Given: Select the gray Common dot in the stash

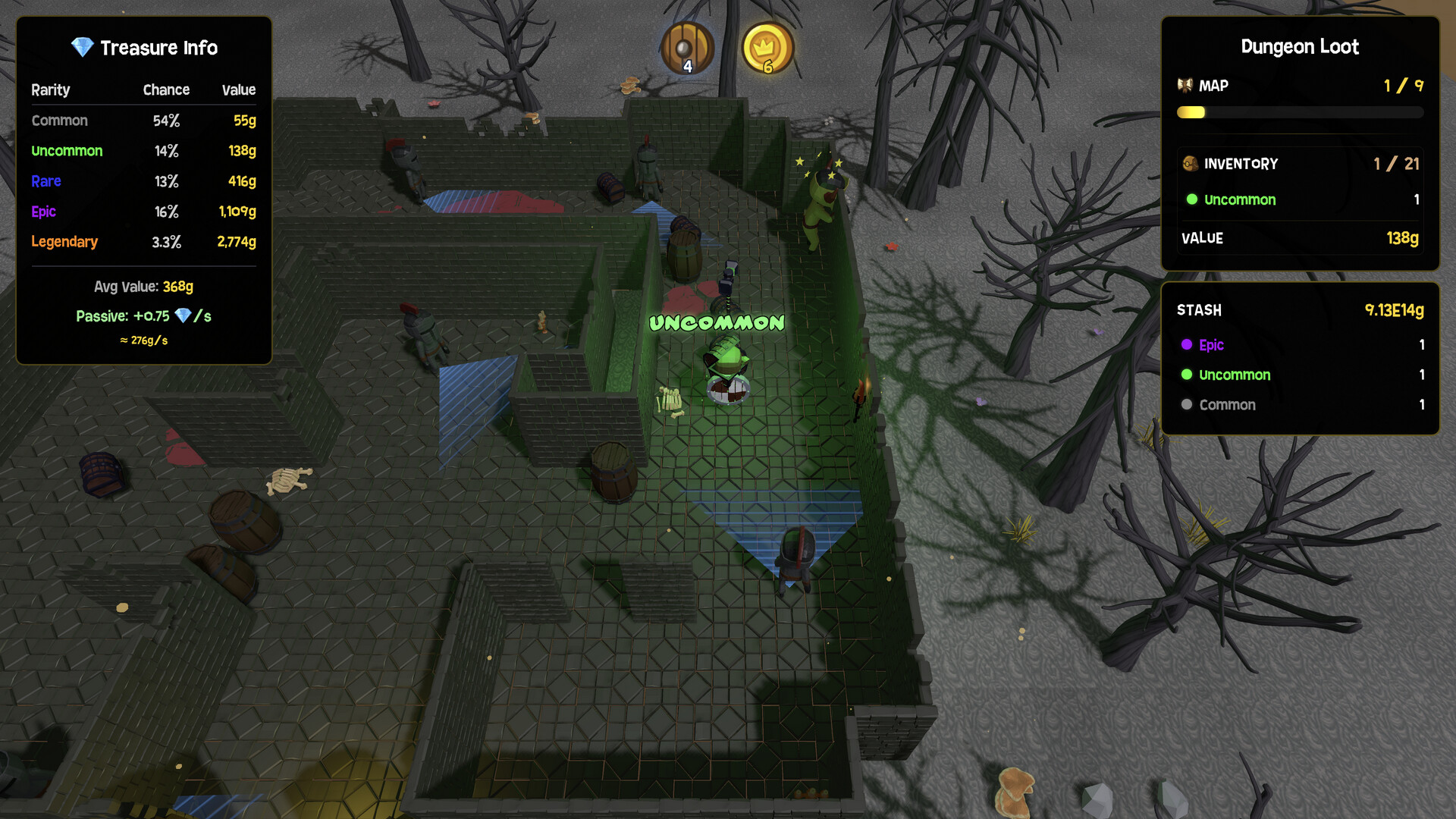Looking at the screenshot, I should tap(1188, 405).
